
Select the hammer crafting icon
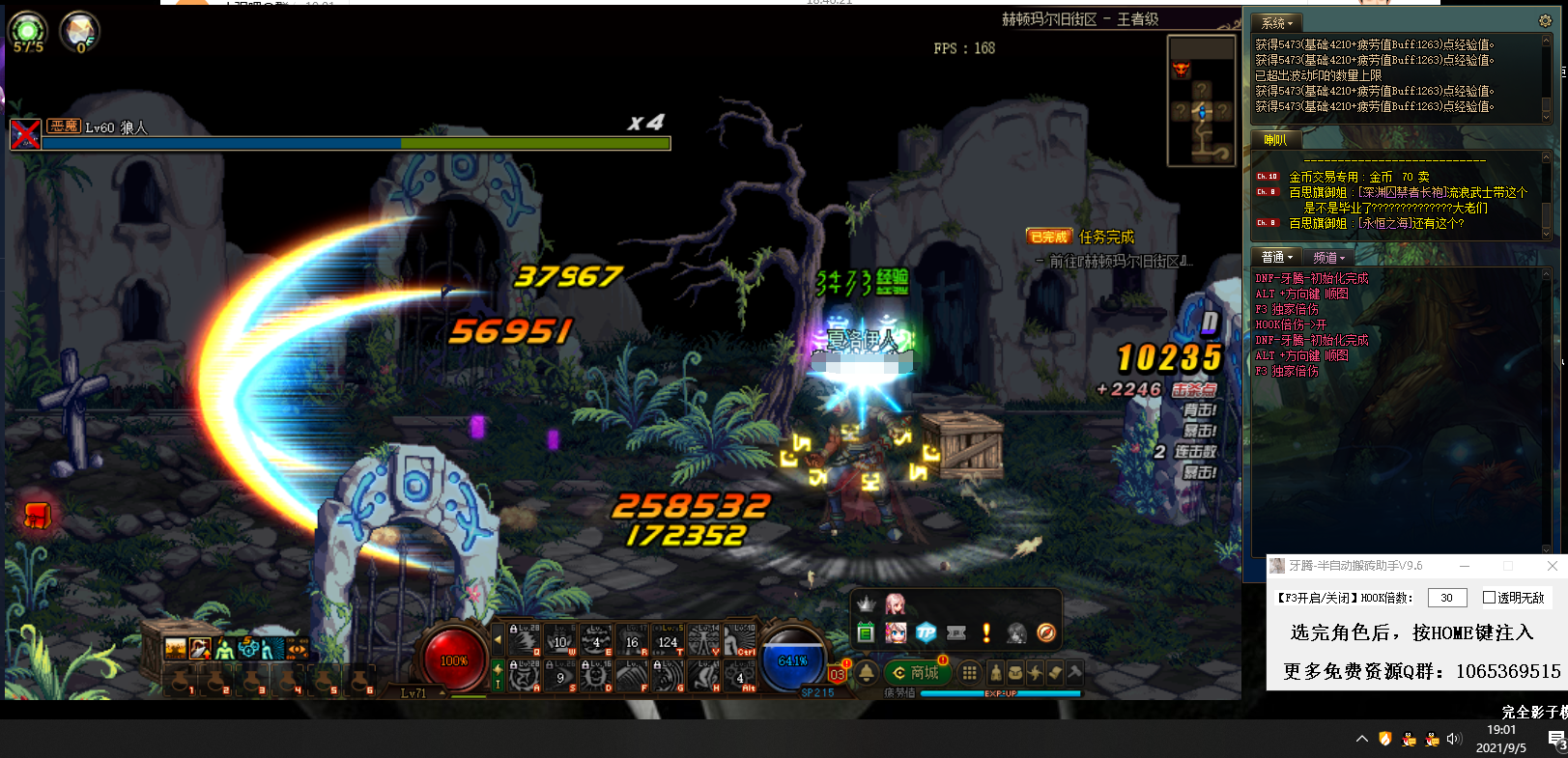[1074, 673]
